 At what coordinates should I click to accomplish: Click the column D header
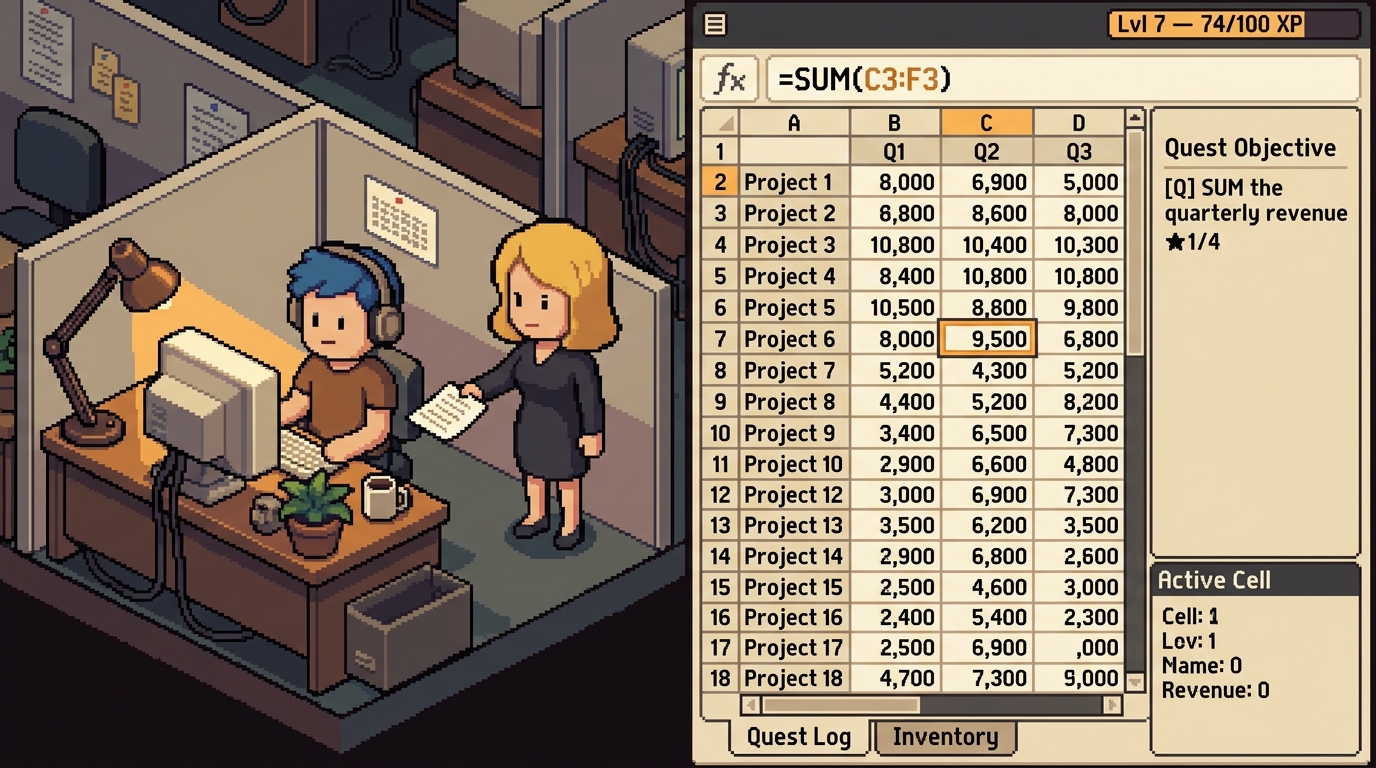(1078, 122)
